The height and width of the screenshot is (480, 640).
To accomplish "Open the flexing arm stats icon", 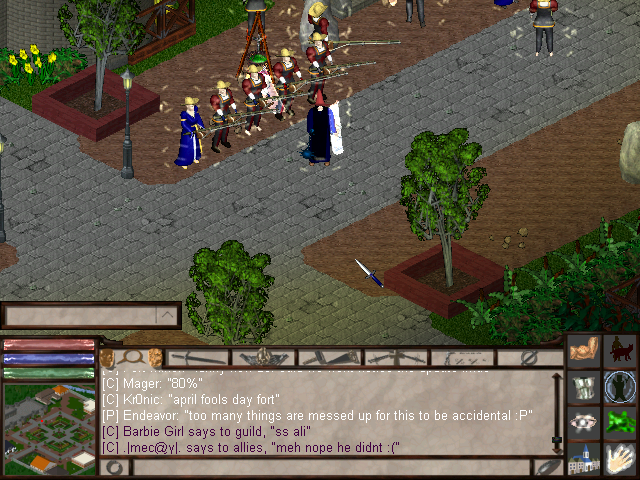I will pos(584,350).
